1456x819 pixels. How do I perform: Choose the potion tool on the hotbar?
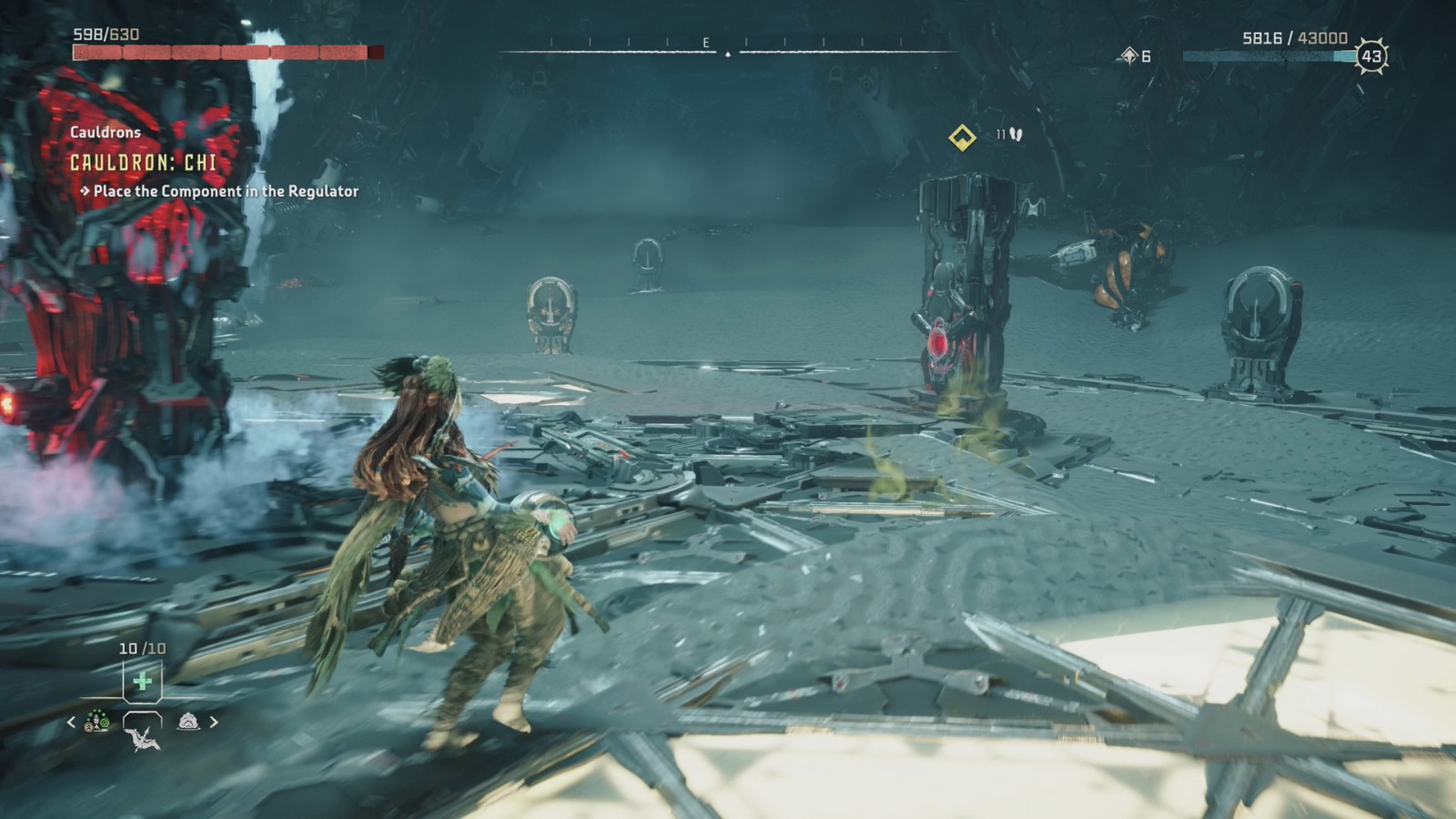[96, 723]
